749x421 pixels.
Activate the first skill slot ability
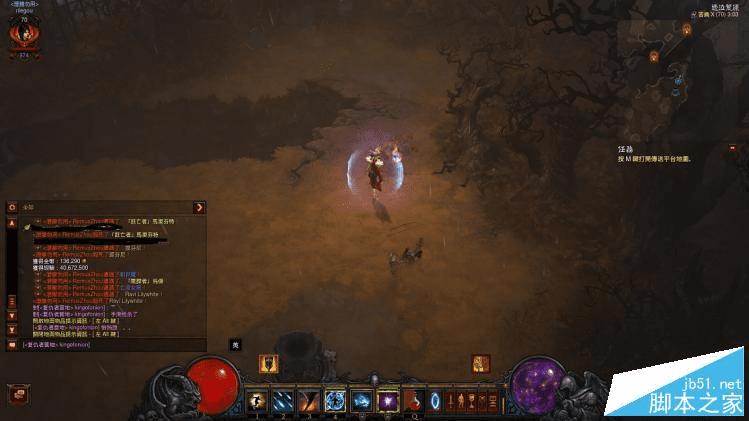257,400
